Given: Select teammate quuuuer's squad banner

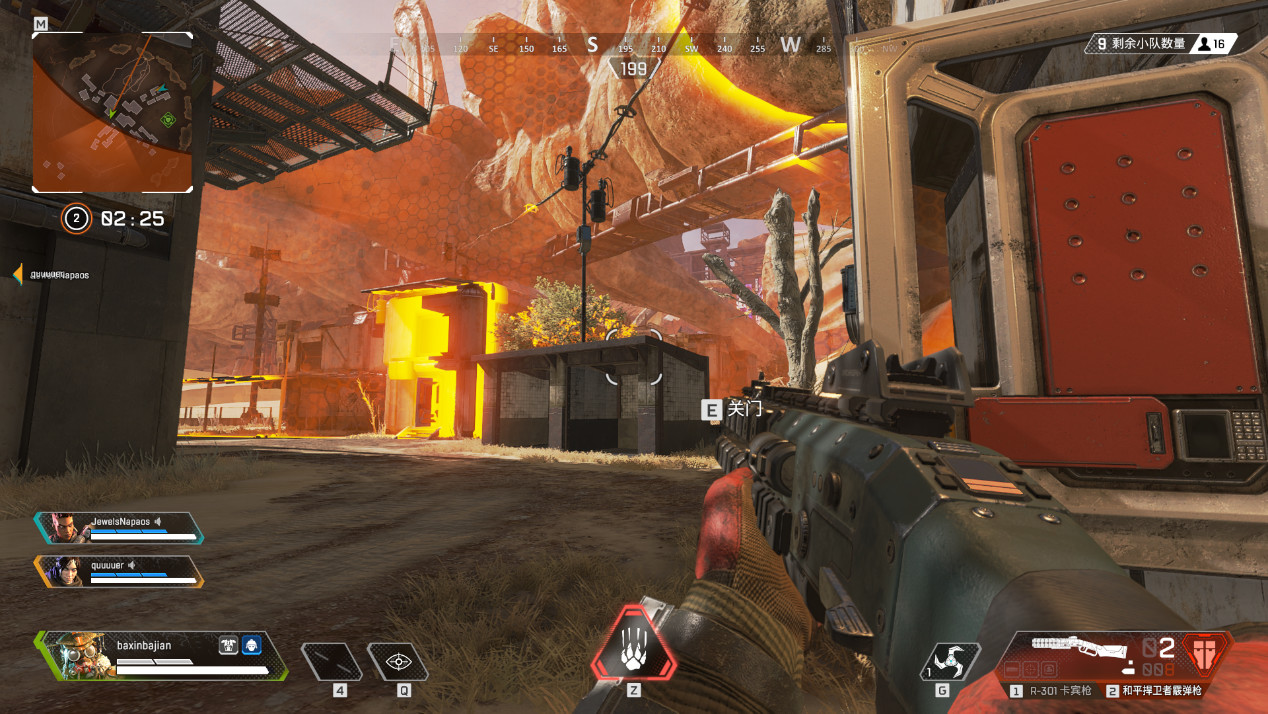Looking at the screenshot, I should [119, 571].
